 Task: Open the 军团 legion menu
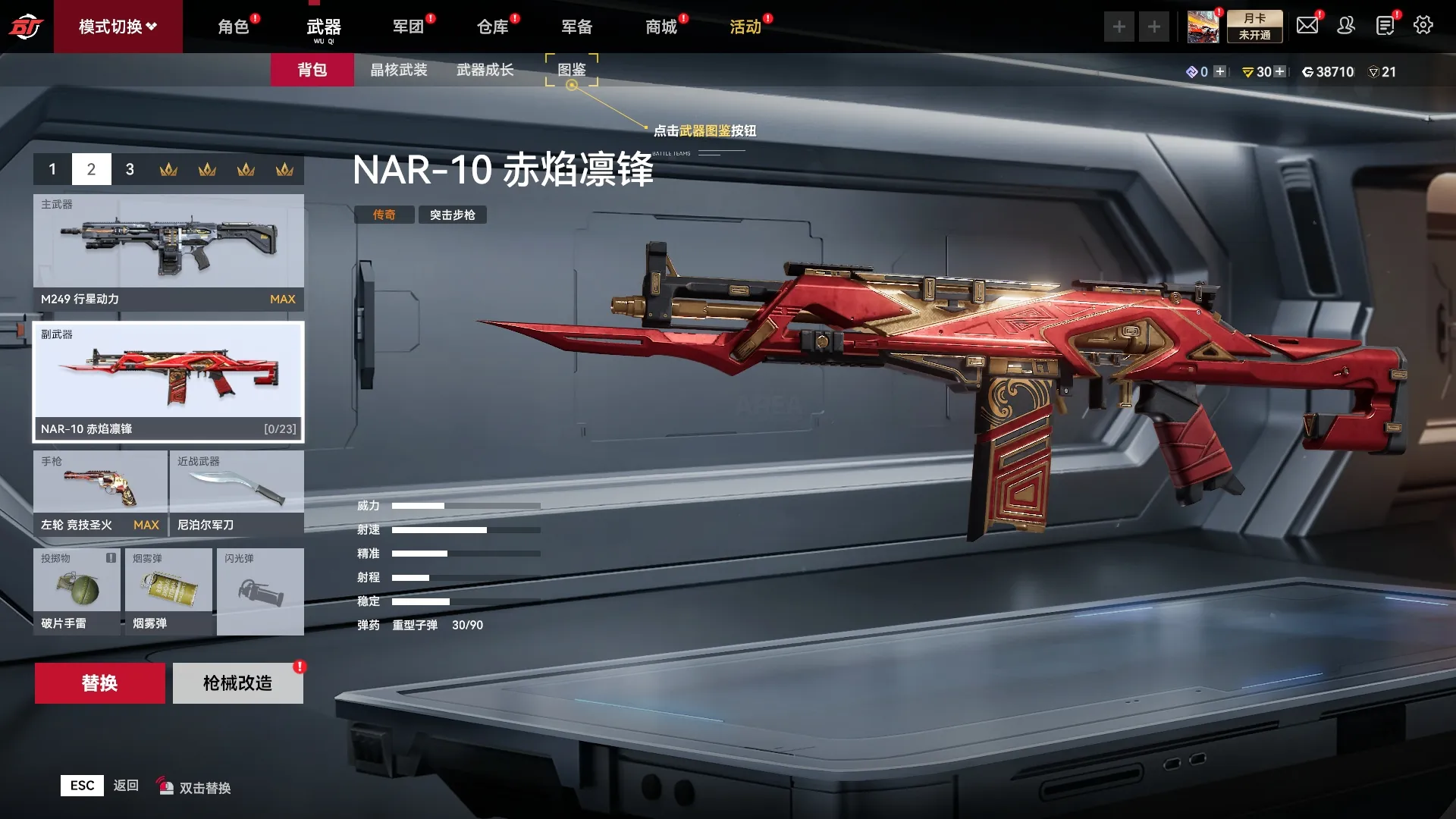click(408, 27)
